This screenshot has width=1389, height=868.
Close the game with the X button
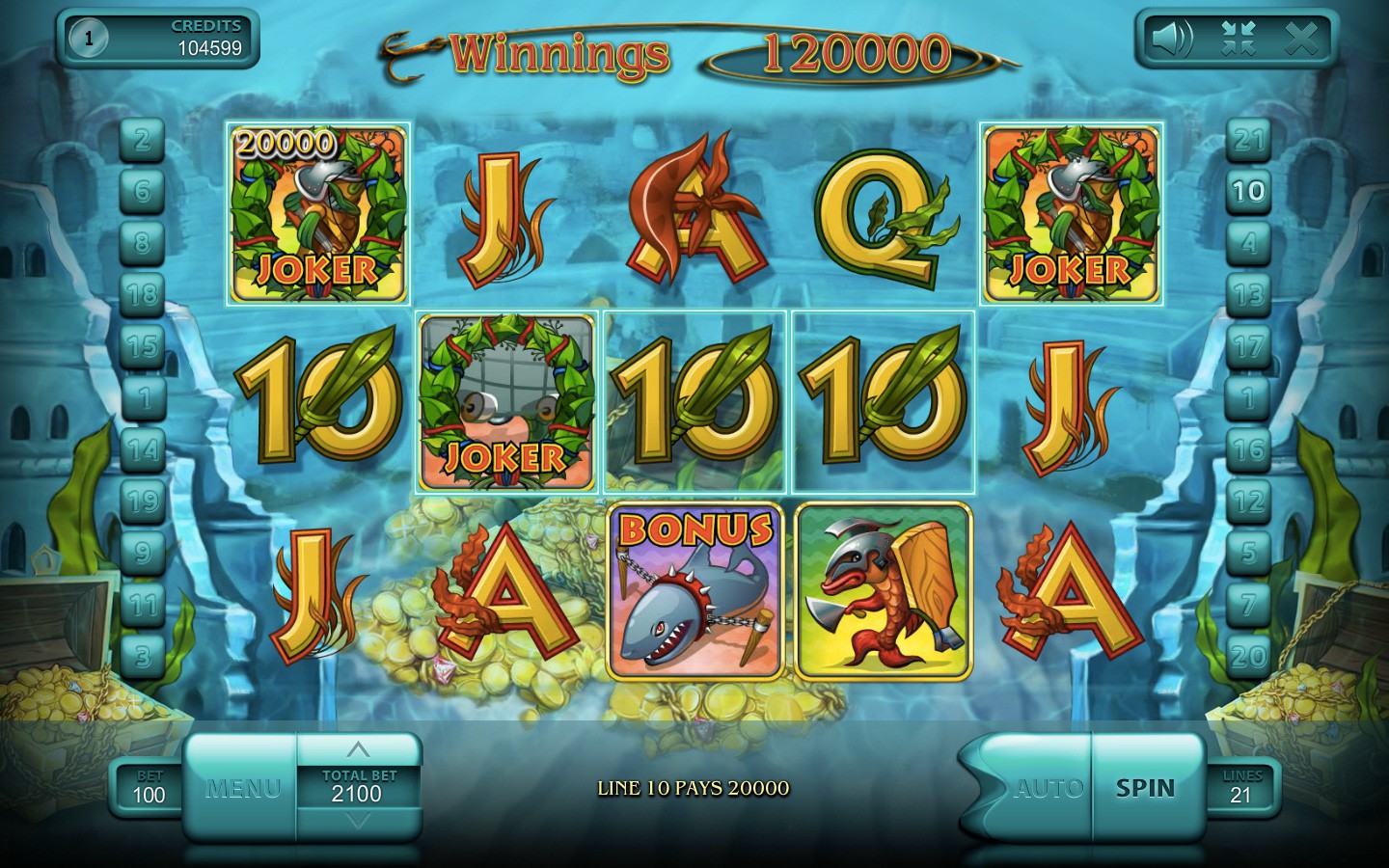1301,39
